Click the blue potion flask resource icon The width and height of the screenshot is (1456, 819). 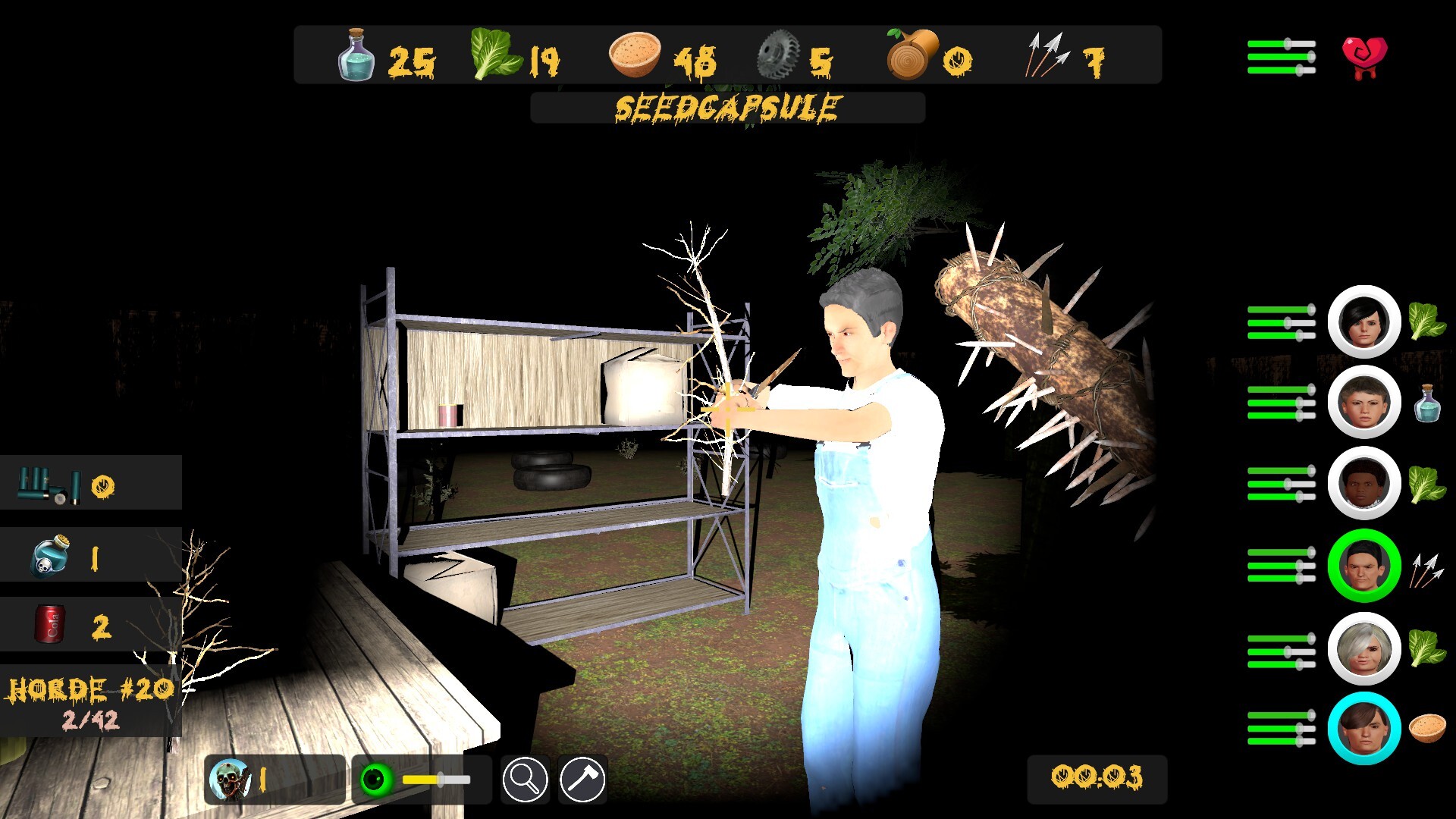click(x=356, y=55)
